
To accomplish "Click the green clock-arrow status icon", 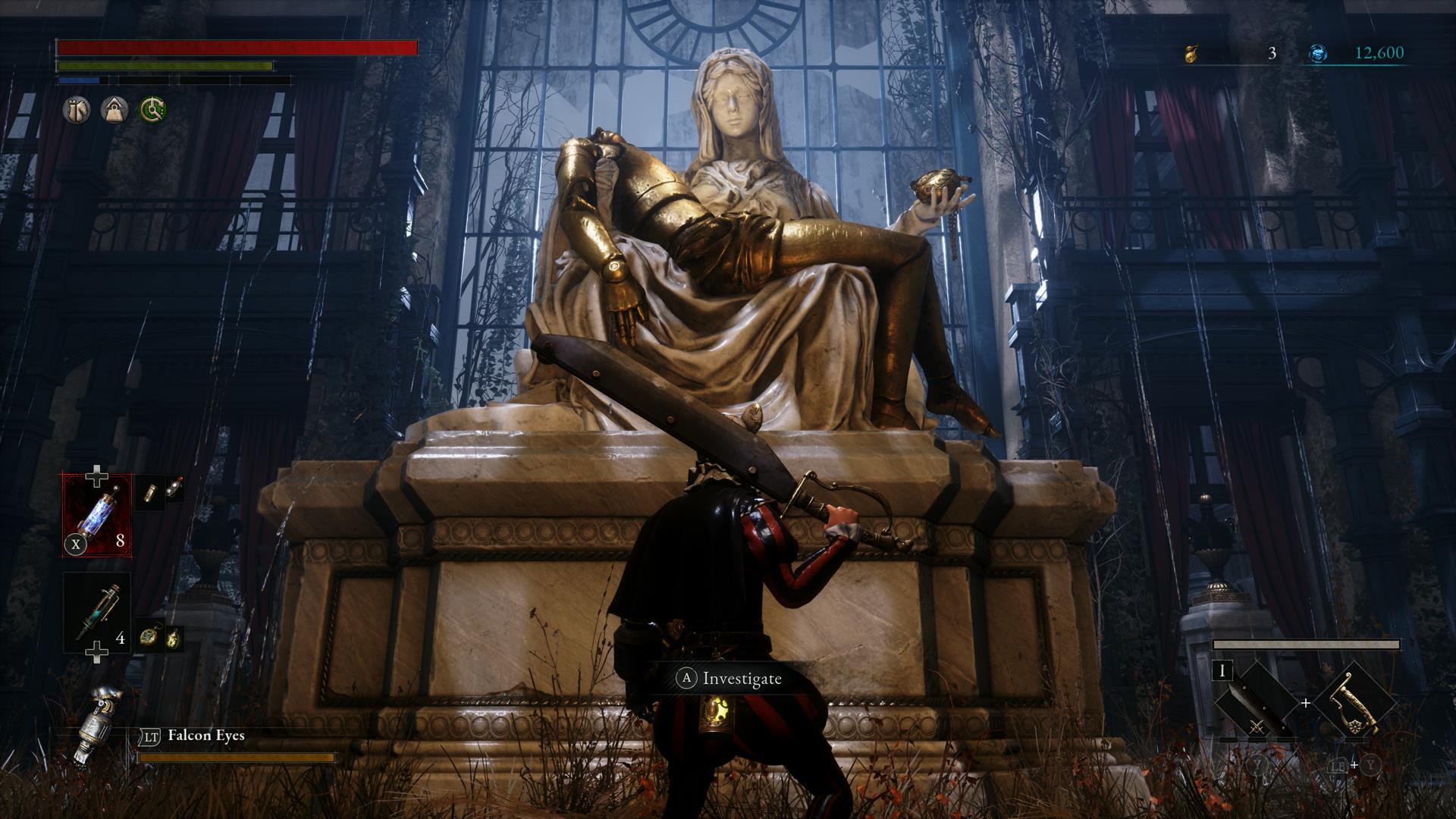I will tap(152, 110).
